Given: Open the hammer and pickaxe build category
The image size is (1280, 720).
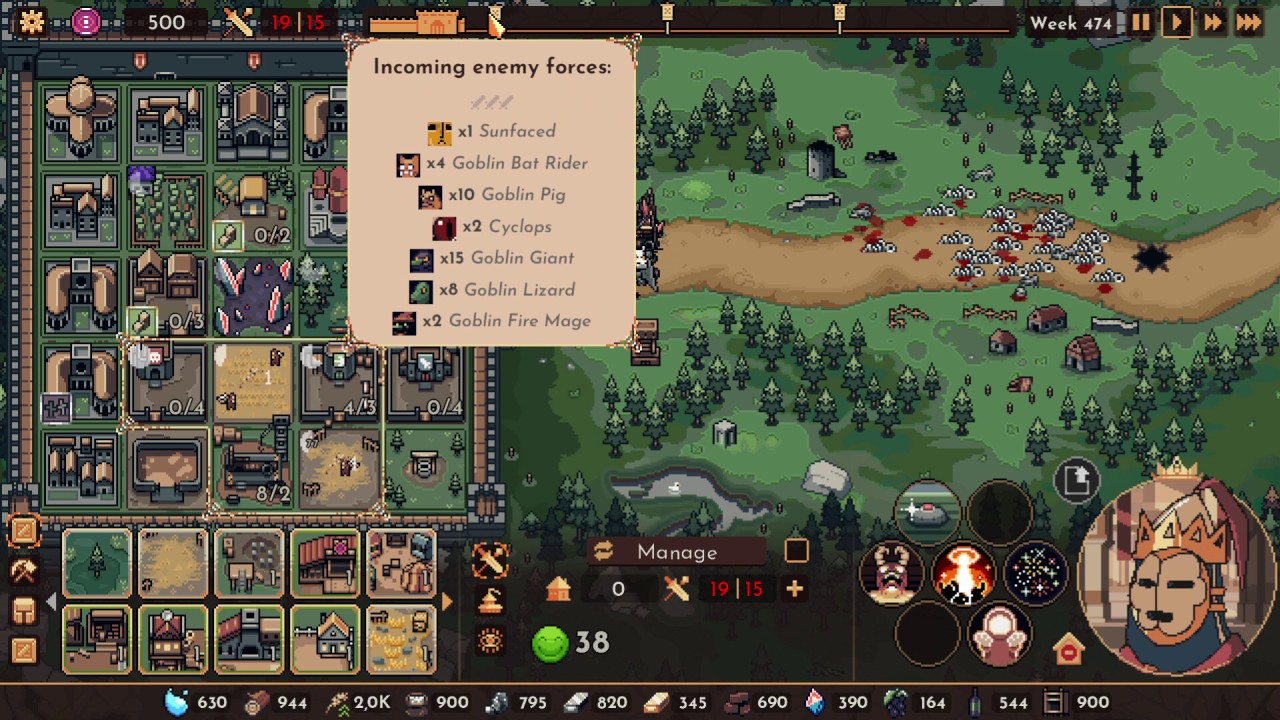Looking at the screenshot, I should click(24, 570).
